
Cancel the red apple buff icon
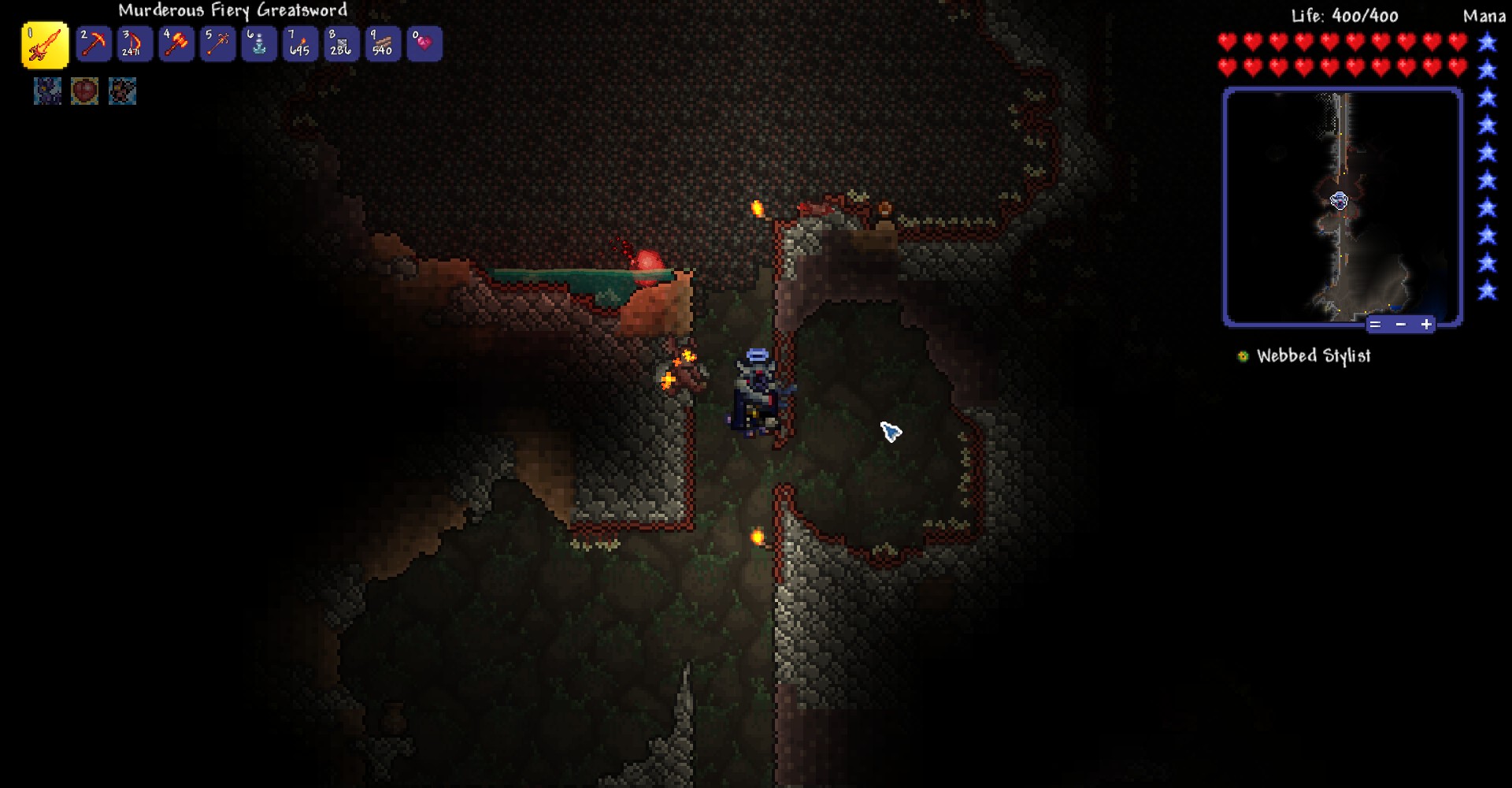point(84,91)
